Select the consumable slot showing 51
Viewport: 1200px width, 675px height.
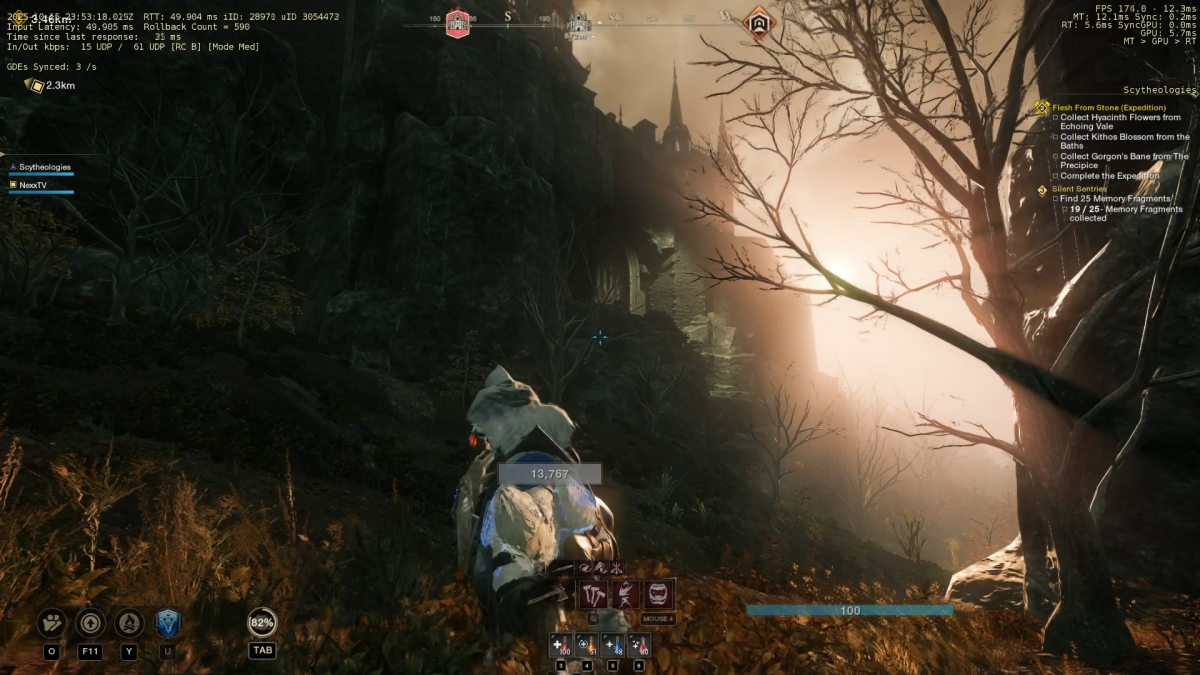pos(587,646)
